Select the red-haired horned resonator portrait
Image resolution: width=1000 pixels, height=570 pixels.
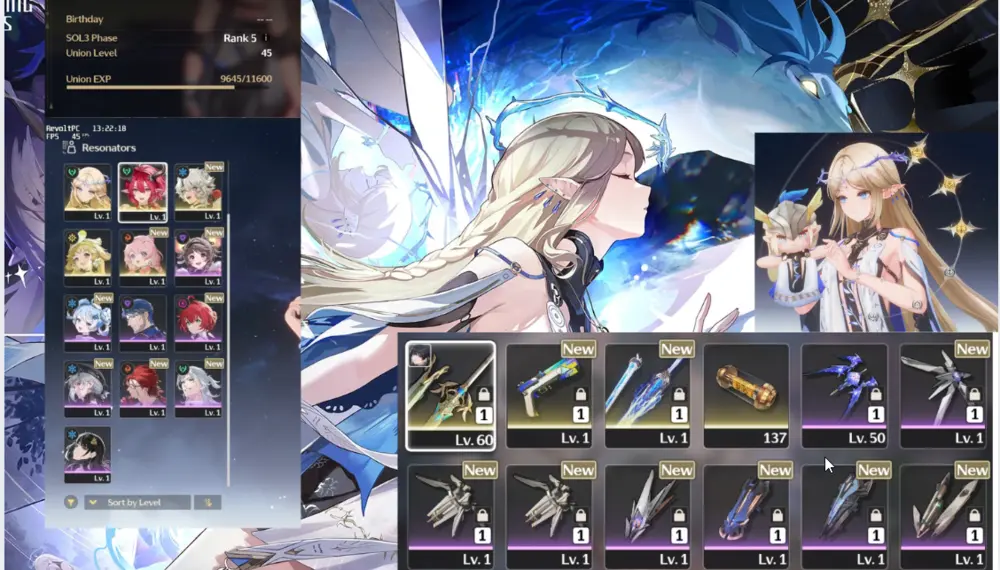click(142, 191)
